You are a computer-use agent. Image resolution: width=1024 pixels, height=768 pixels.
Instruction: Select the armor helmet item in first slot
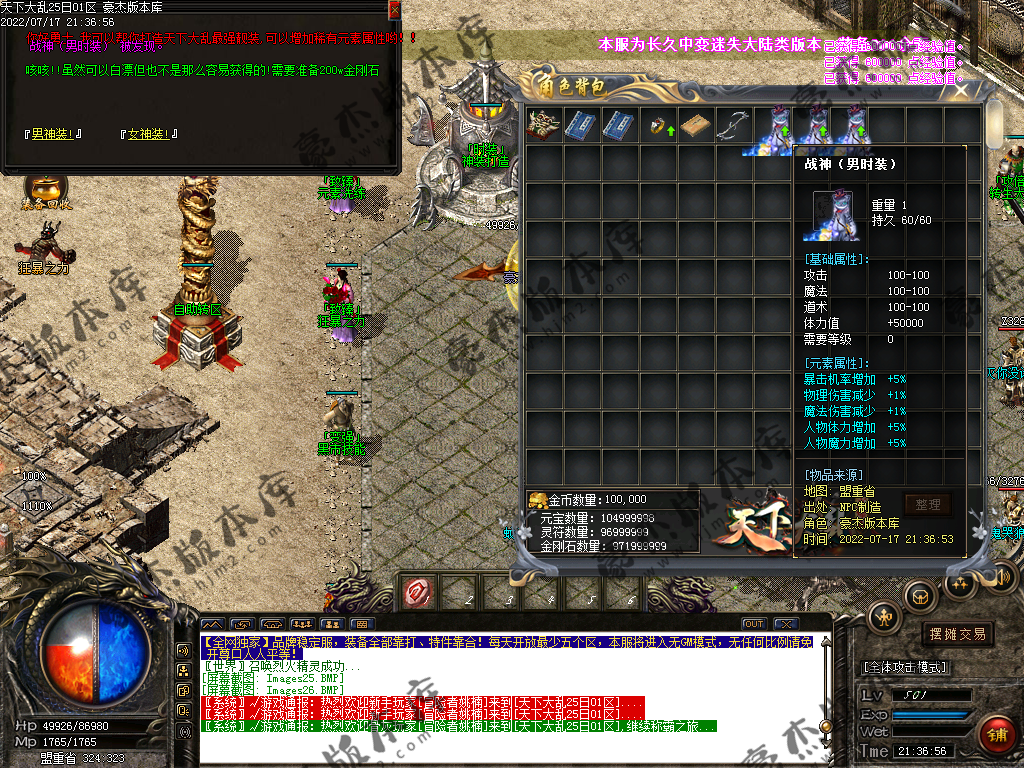point(544,125)
